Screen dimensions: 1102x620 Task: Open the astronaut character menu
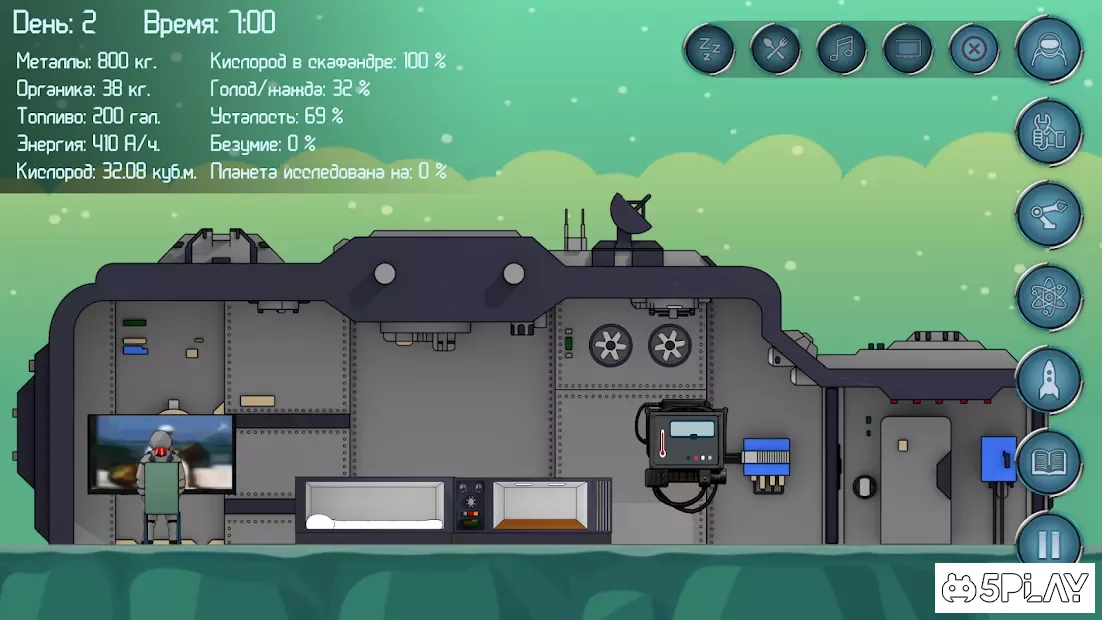point(1049,48)
